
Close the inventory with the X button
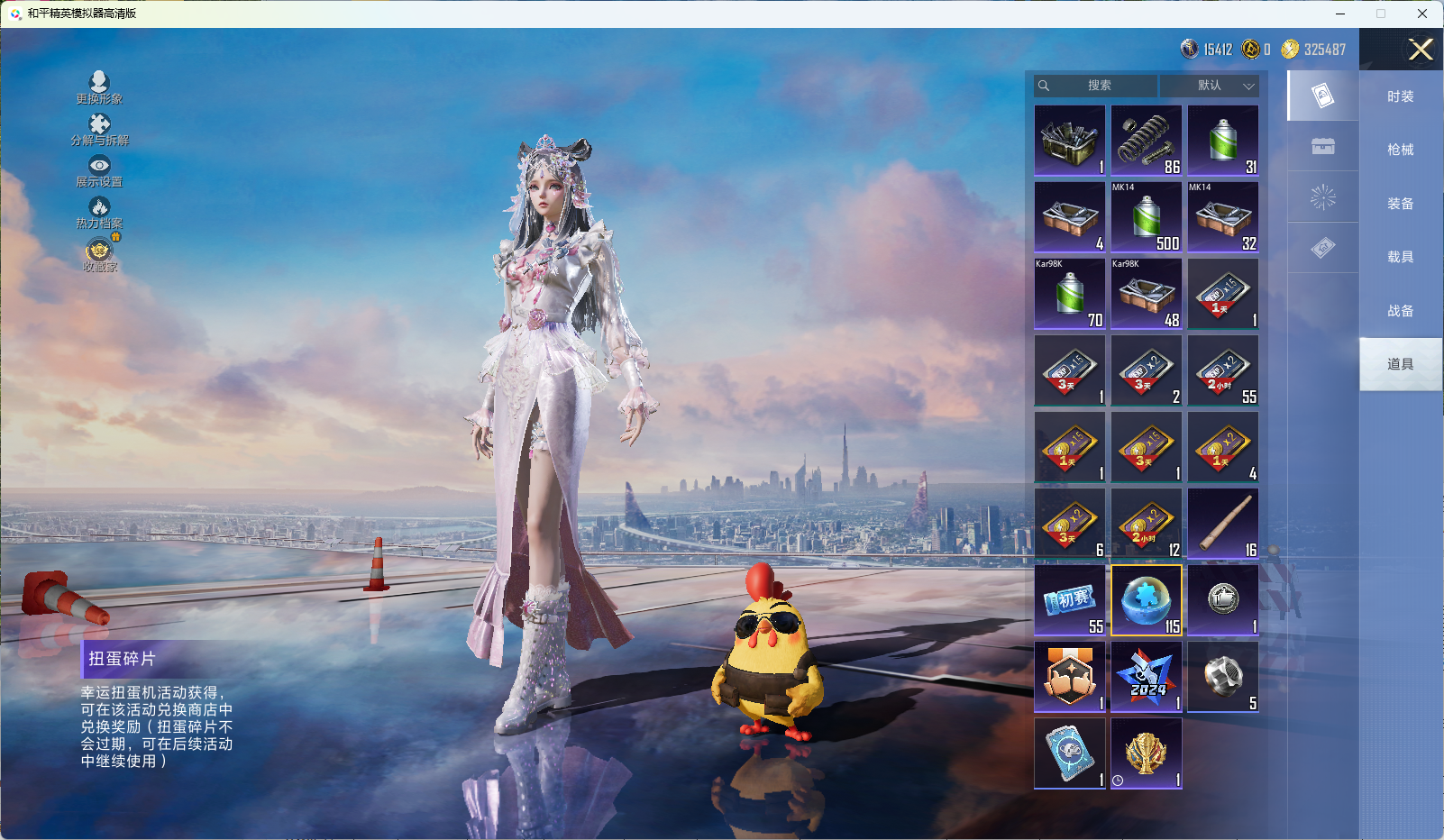1421,50
